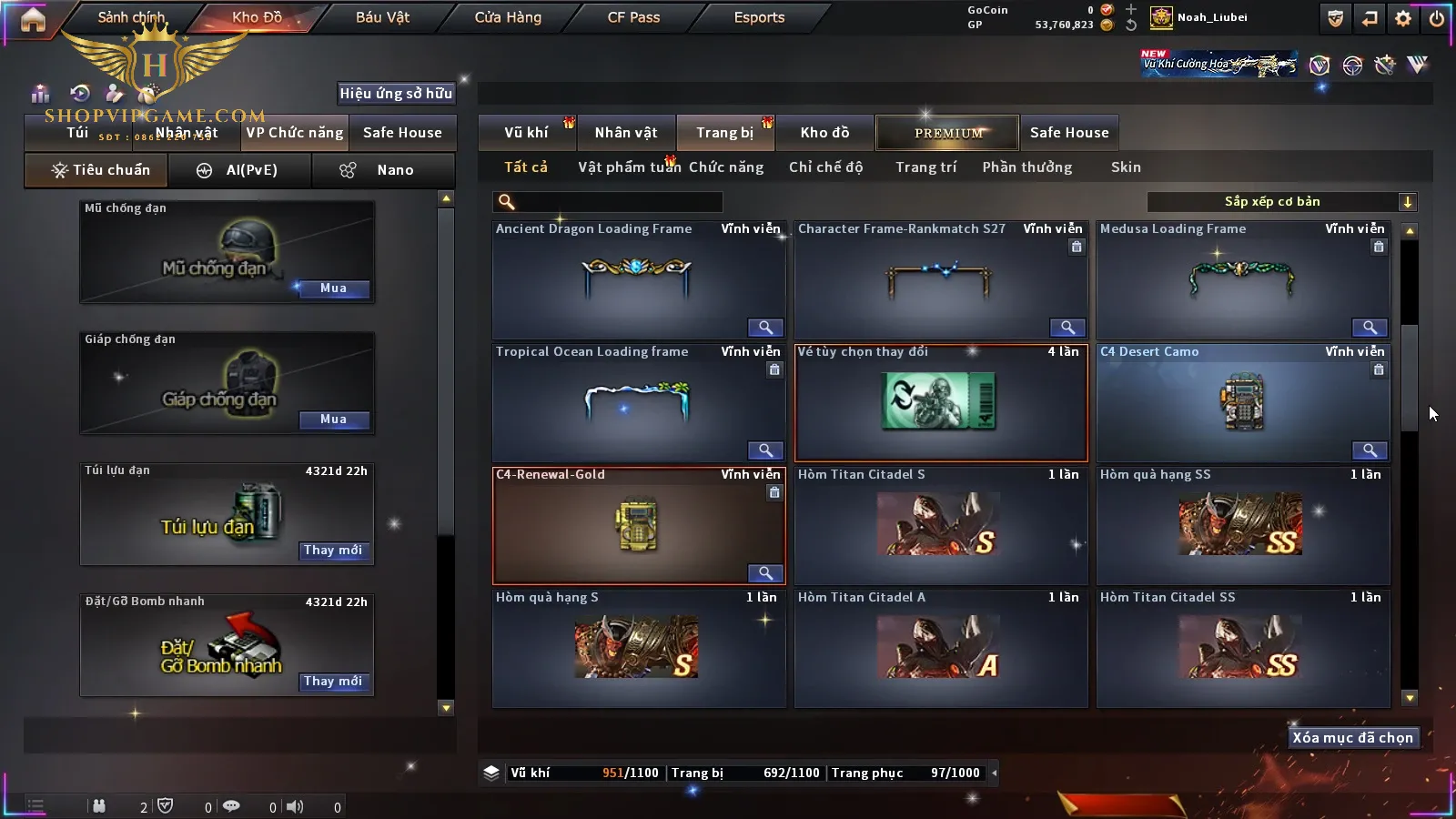The width and height of the screenshot is (1456, 819).
Task: Buy the Mũ chống đạn helmet
Action: (x=333, y=288)
